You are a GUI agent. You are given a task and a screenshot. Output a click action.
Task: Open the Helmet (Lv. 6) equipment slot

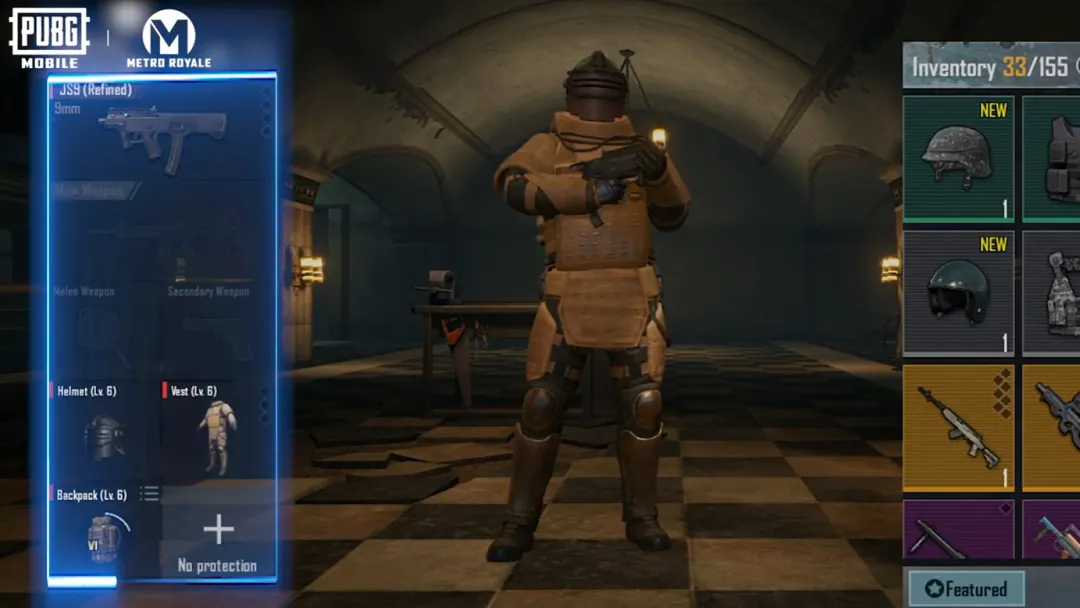coord(104,430)
